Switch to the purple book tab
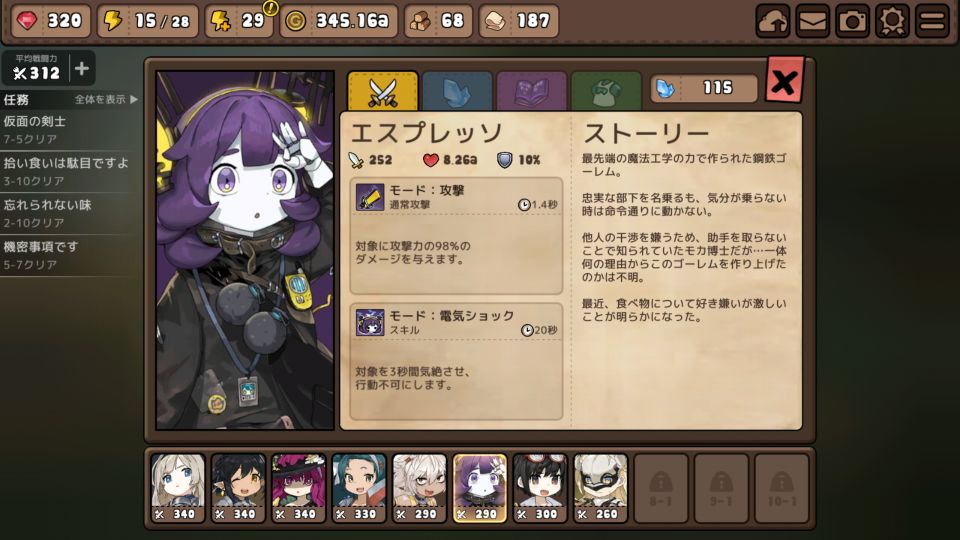Screen dimensions: 960x540 click(531, 90)
